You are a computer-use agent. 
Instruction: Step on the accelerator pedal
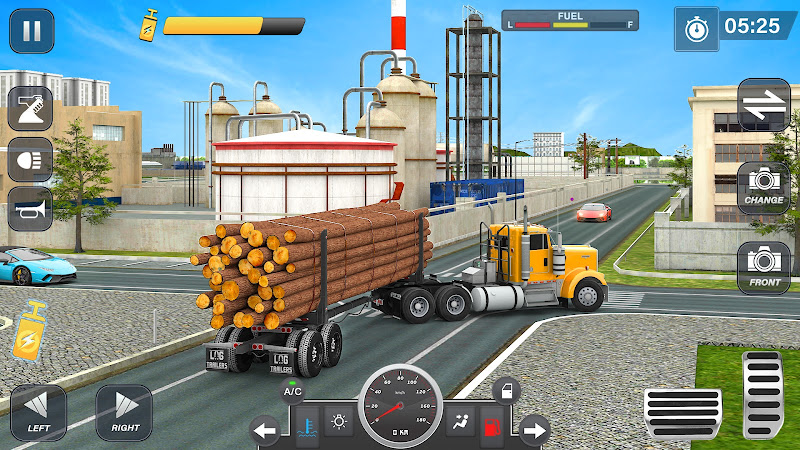click(x=762, y=395)
